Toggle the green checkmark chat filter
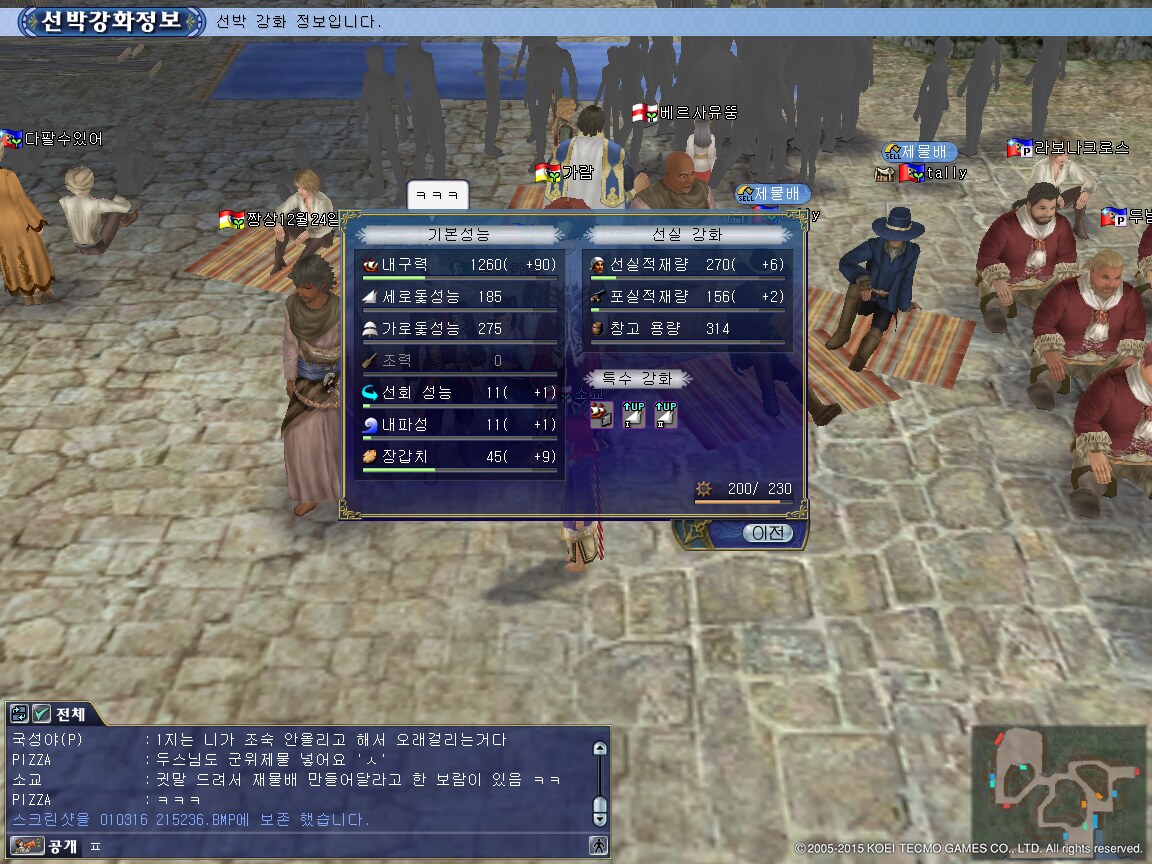The height and width of the screenshot is (864, 1152). tap(41, 714)
